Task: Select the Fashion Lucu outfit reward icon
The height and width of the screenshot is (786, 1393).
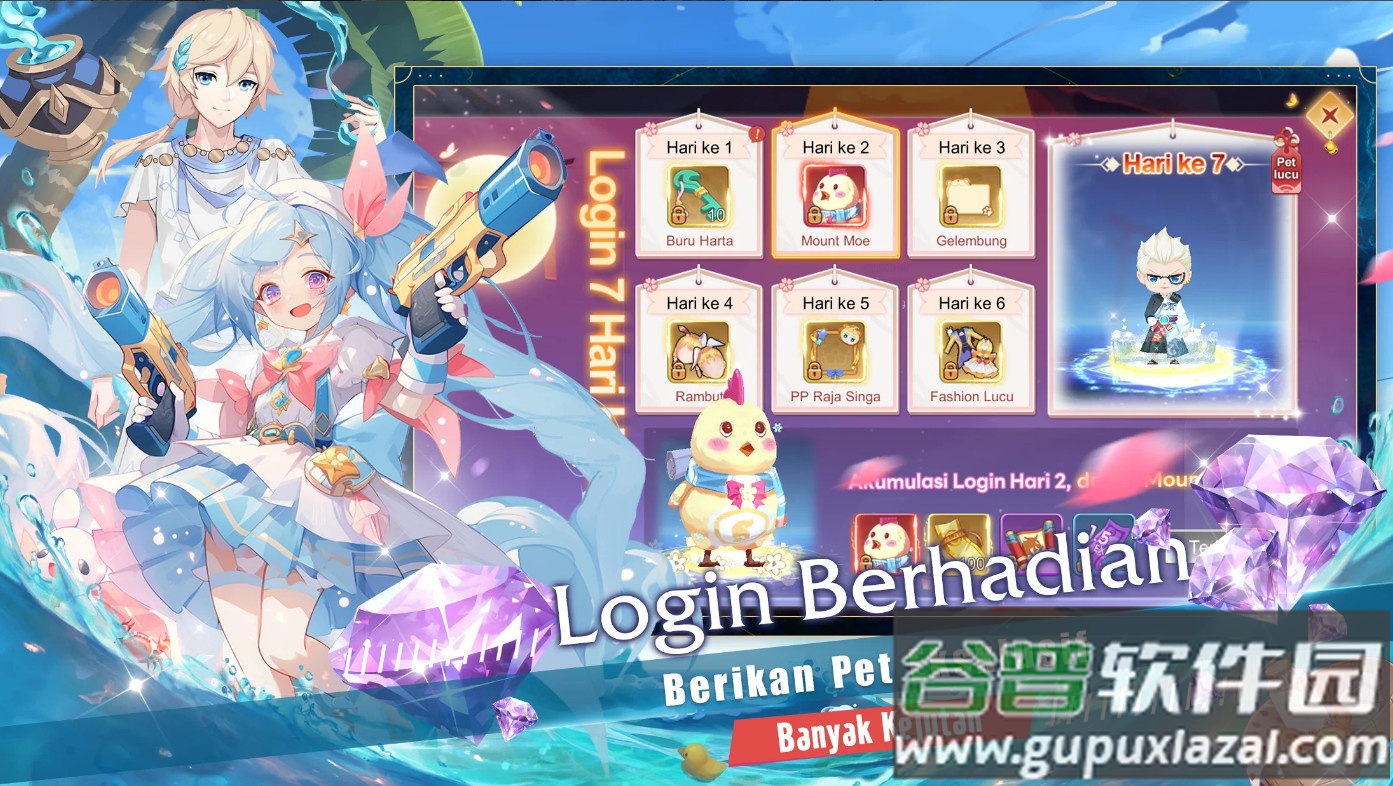Action: pyautogui.click(x=971, y=350)
